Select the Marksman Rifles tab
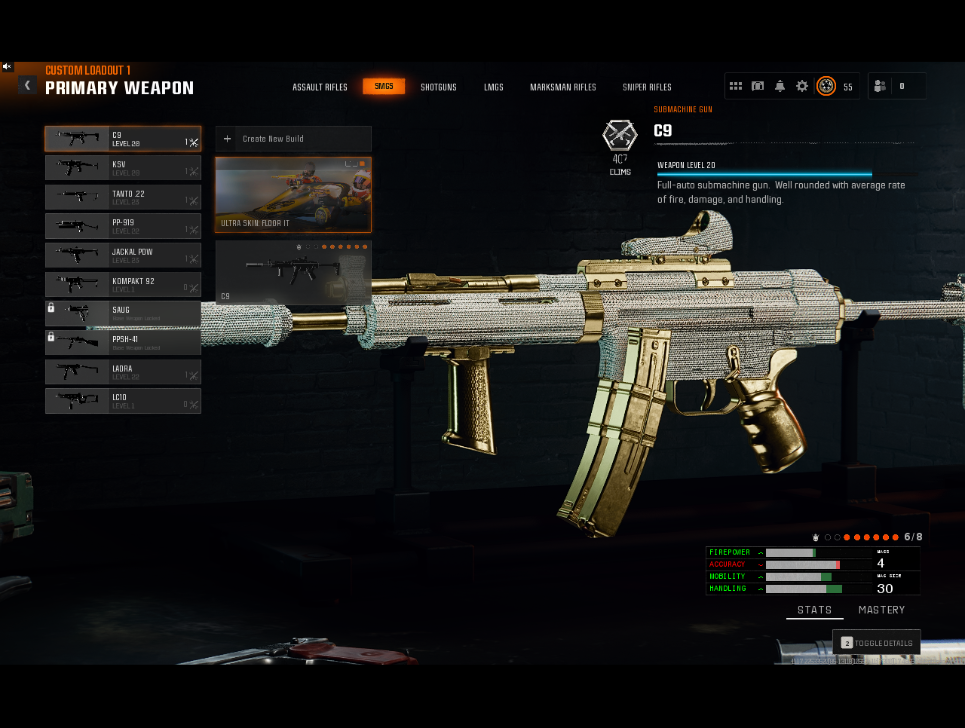This screenshot has height=728, width=965. [563, 87]
